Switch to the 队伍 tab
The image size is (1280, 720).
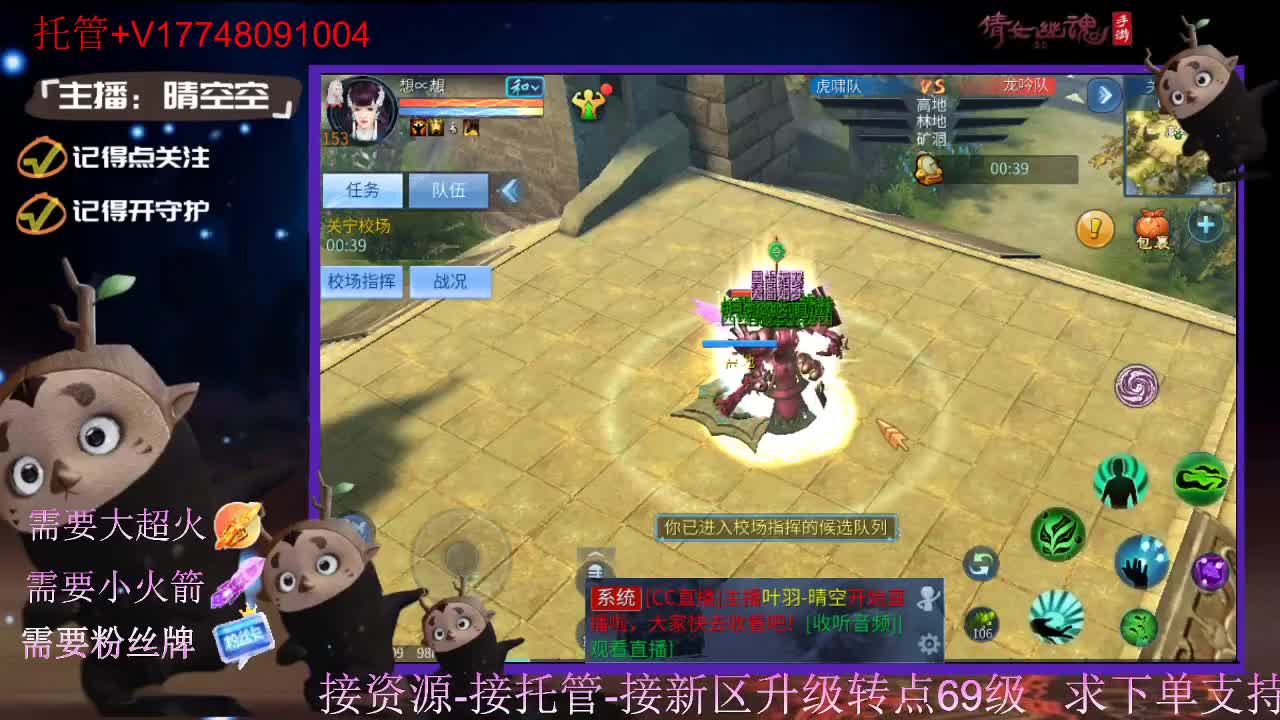click(x=449, y=189)
